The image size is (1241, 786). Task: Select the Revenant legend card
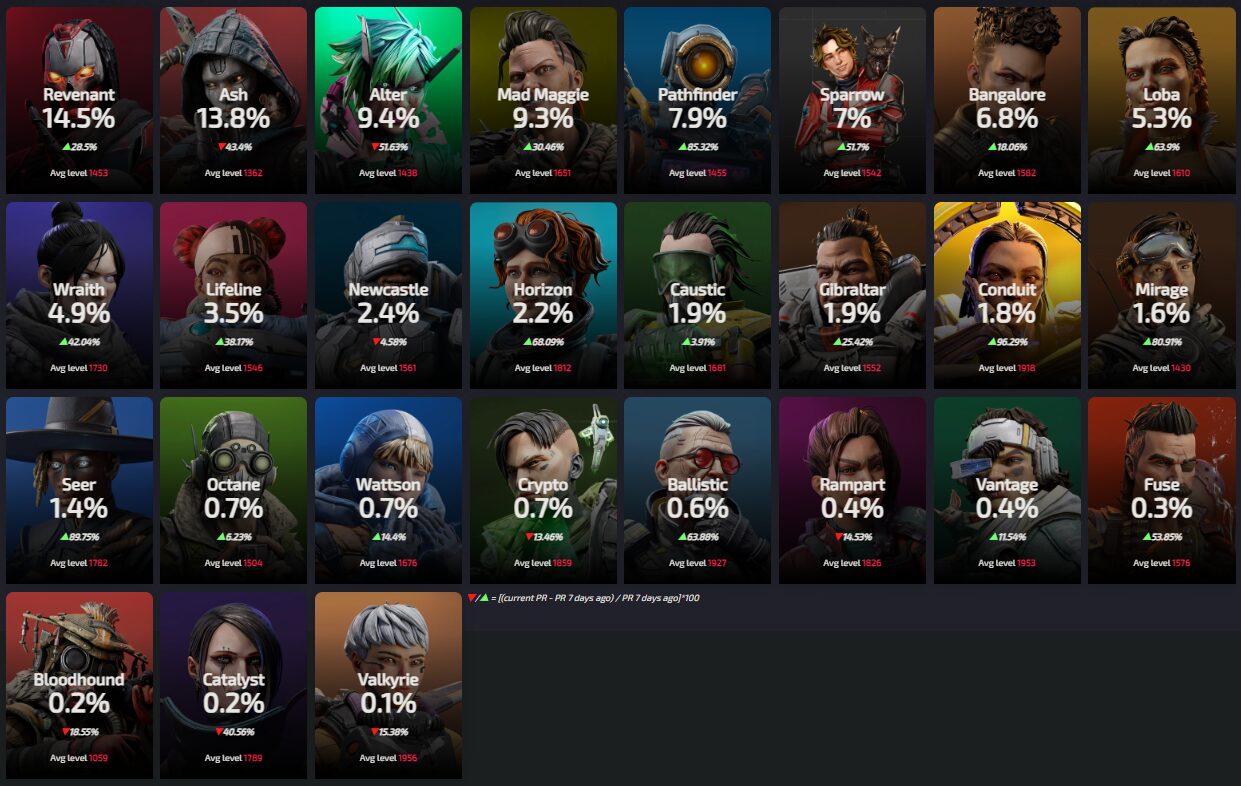(79, 100)
